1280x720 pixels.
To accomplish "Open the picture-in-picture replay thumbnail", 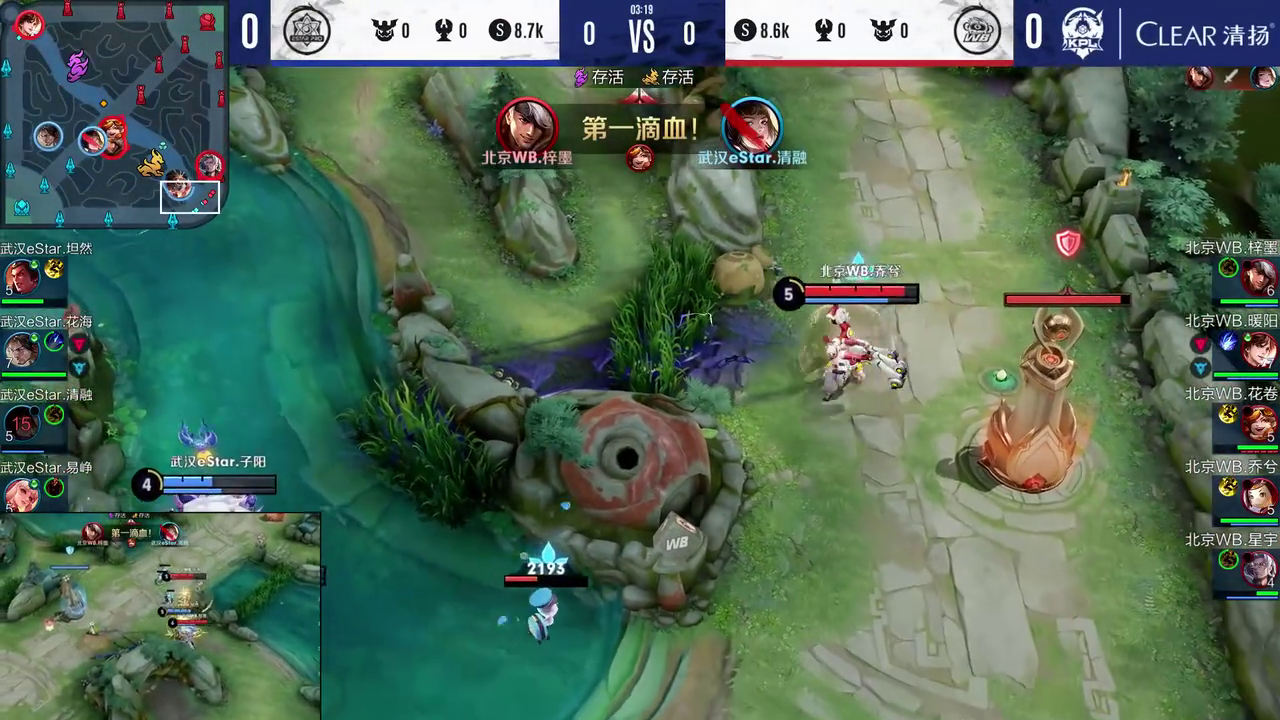I will [x=160, y=616].
